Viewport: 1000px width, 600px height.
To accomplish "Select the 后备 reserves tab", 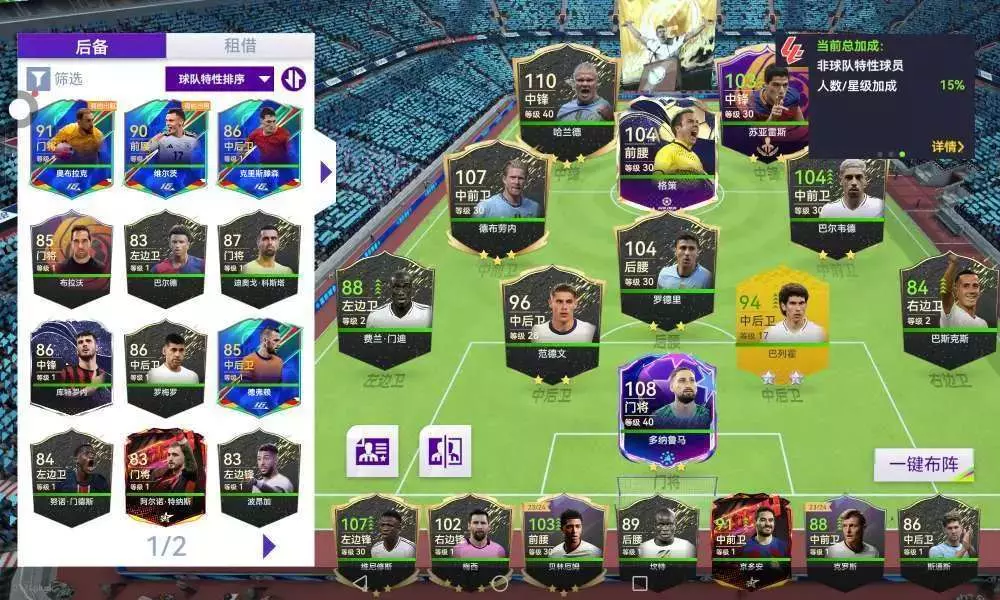I will (x=91, y=46).
